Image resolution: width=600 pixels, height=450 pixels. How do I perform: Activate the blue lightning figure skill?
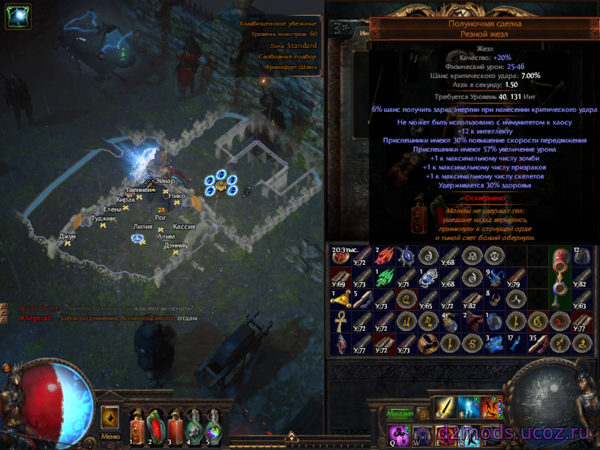pyautogui.click(x=468, y=408)
